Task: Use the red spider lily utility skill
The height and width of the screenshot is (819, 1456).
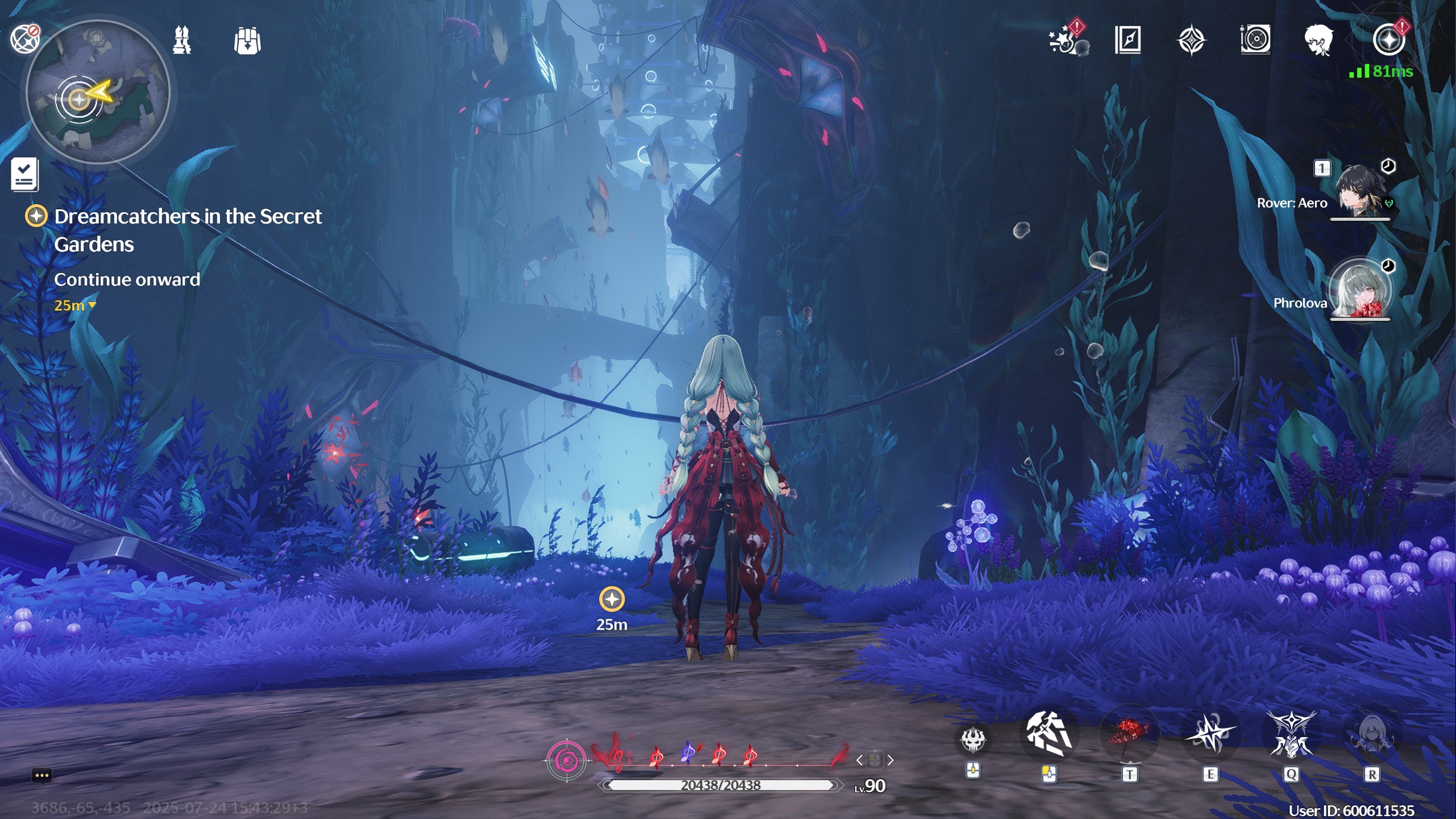Action: click(1129, 735)
